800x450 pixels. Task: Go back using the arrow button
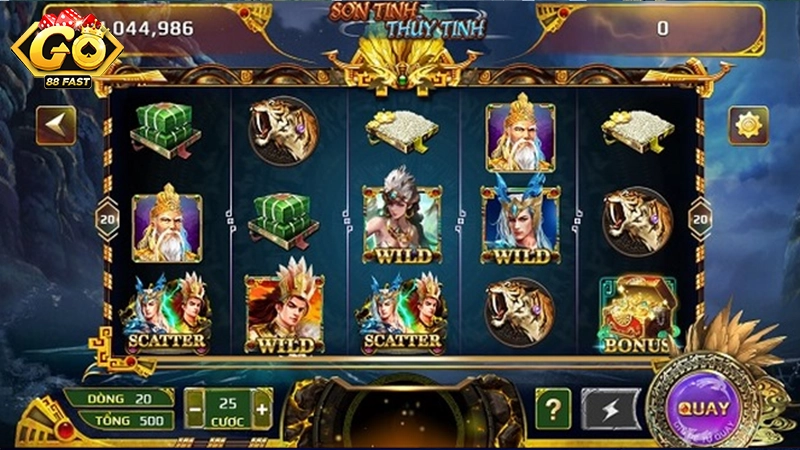click(x=56, y=125)
